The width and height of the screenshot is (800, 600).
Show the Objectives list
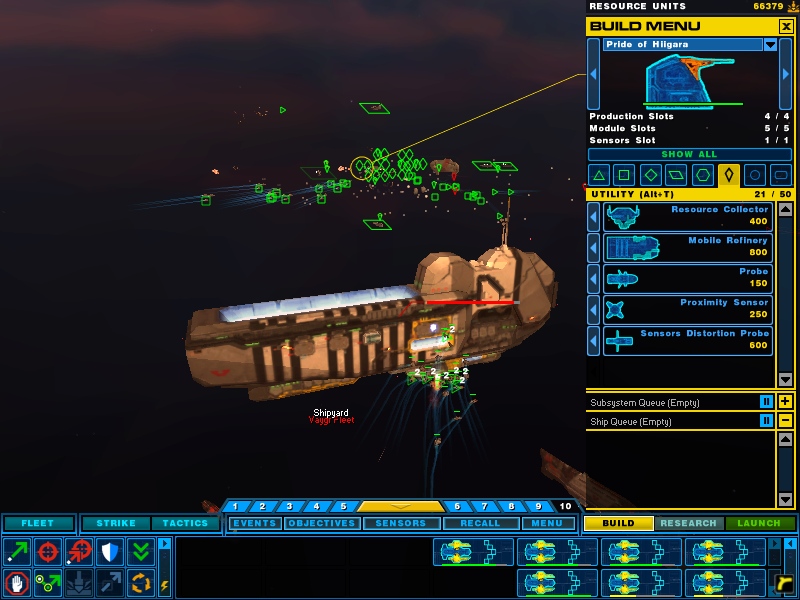pyautogui.click(x=321, y=523)
